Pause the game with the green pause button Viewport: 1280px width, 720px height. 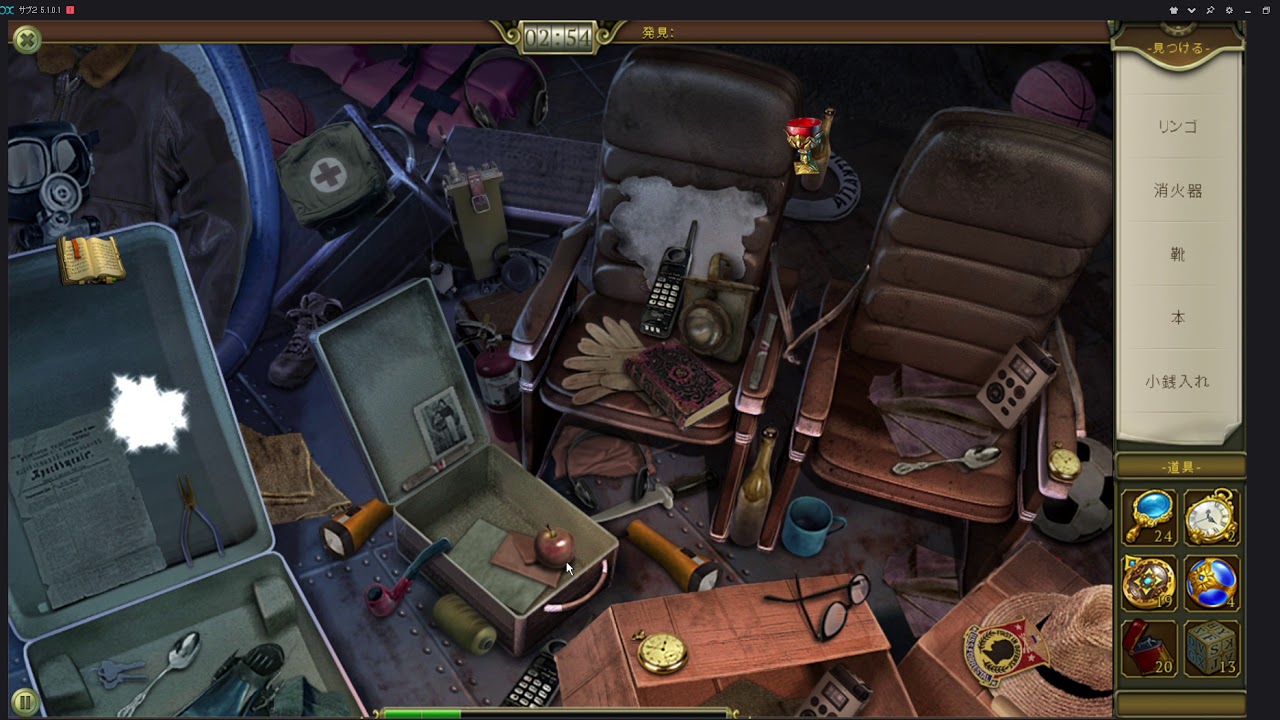pyautogui.click(x=25, y=703)
